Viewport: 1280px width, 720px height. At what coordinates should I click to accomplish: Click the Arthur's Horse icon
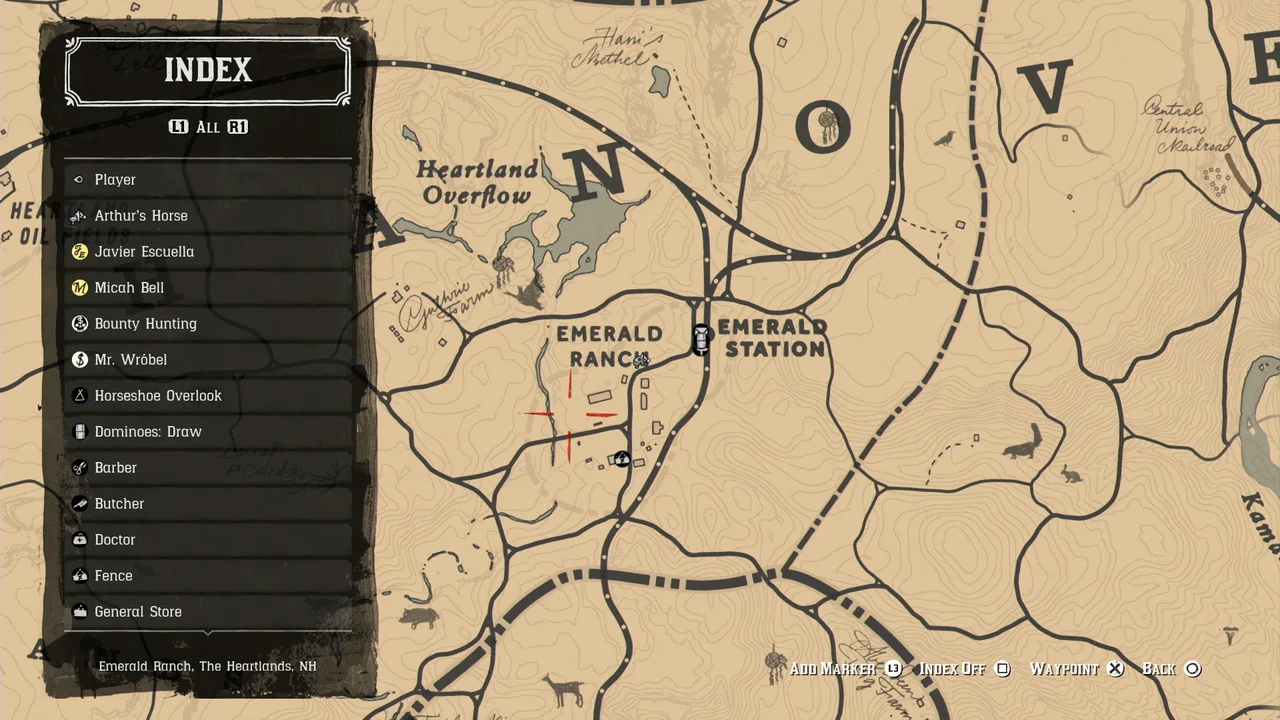(79, 215)
